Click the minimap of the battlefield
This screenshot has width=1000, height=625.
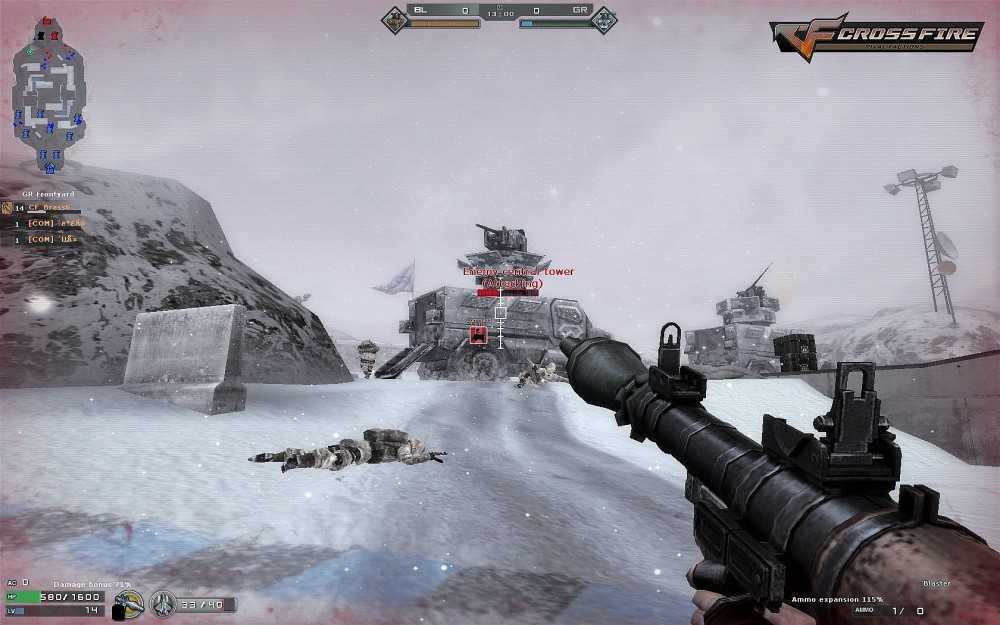[48, 93]
